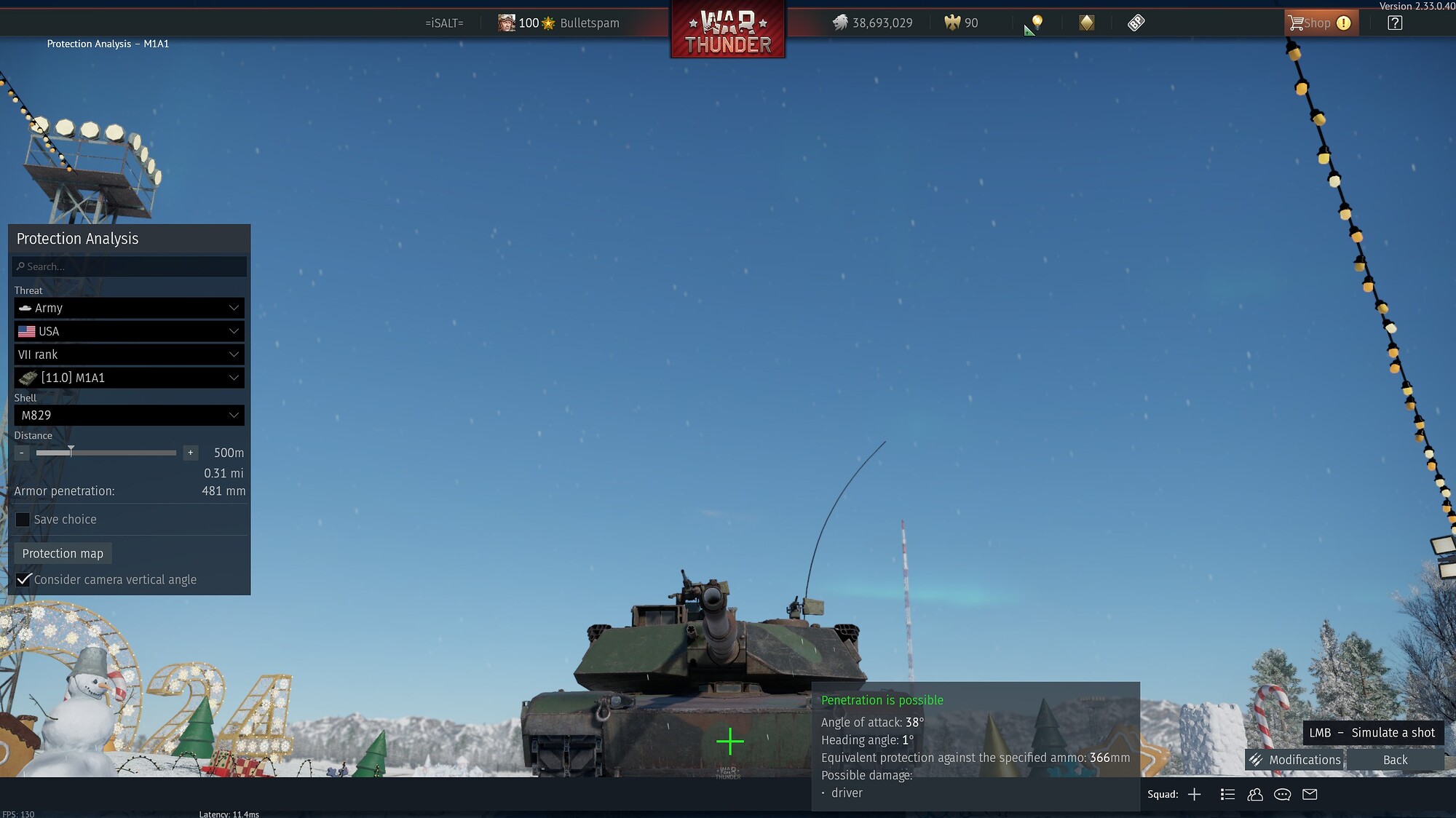Image resolution: width=1456 pixels, height=818 pixels.
Task: Click the Battle Pass BP icon
Action: [x=1135, y=23]
